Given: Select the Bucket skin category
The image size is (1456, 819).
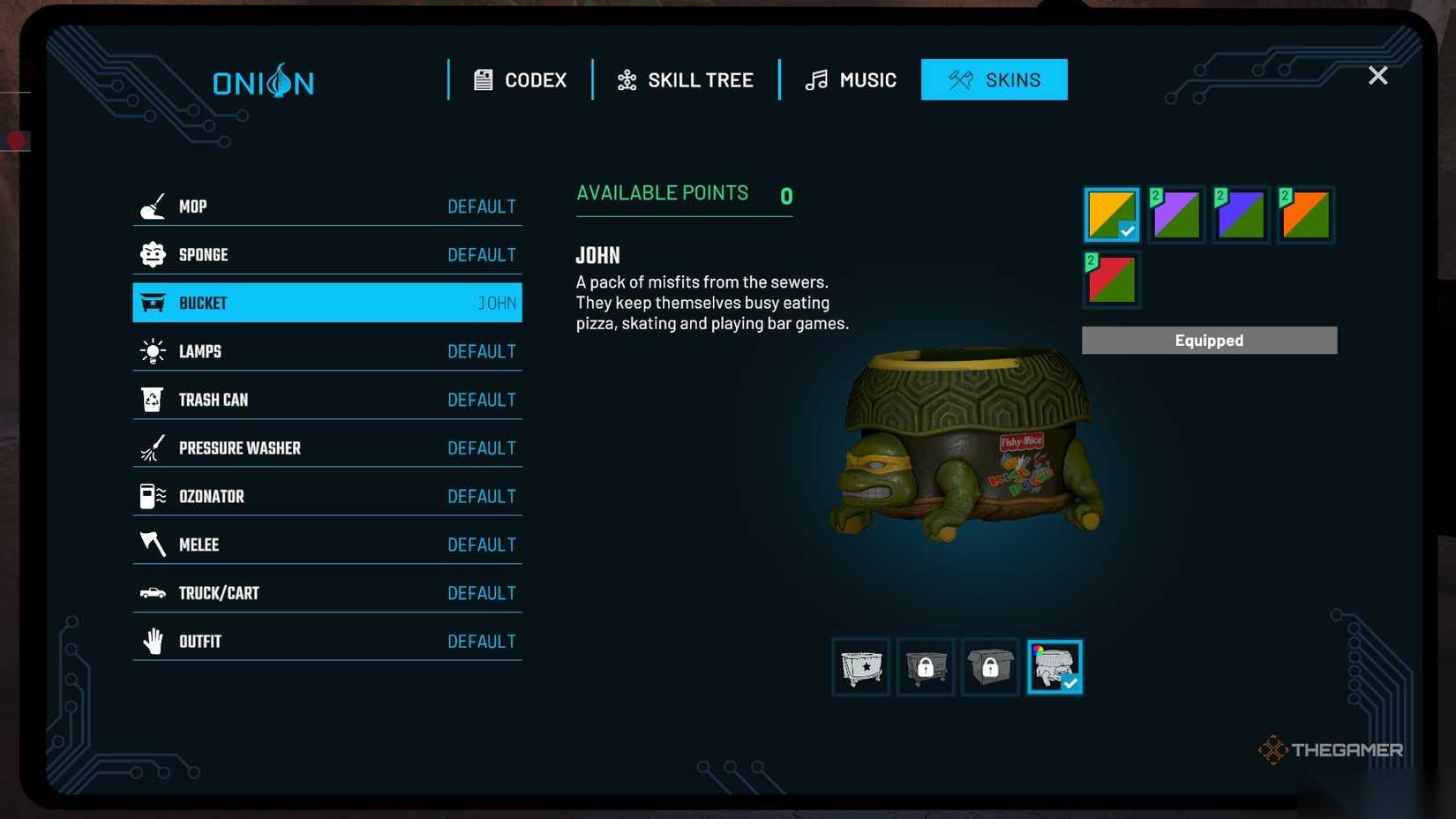Looking at the screenshot, I should click(326, 303).
